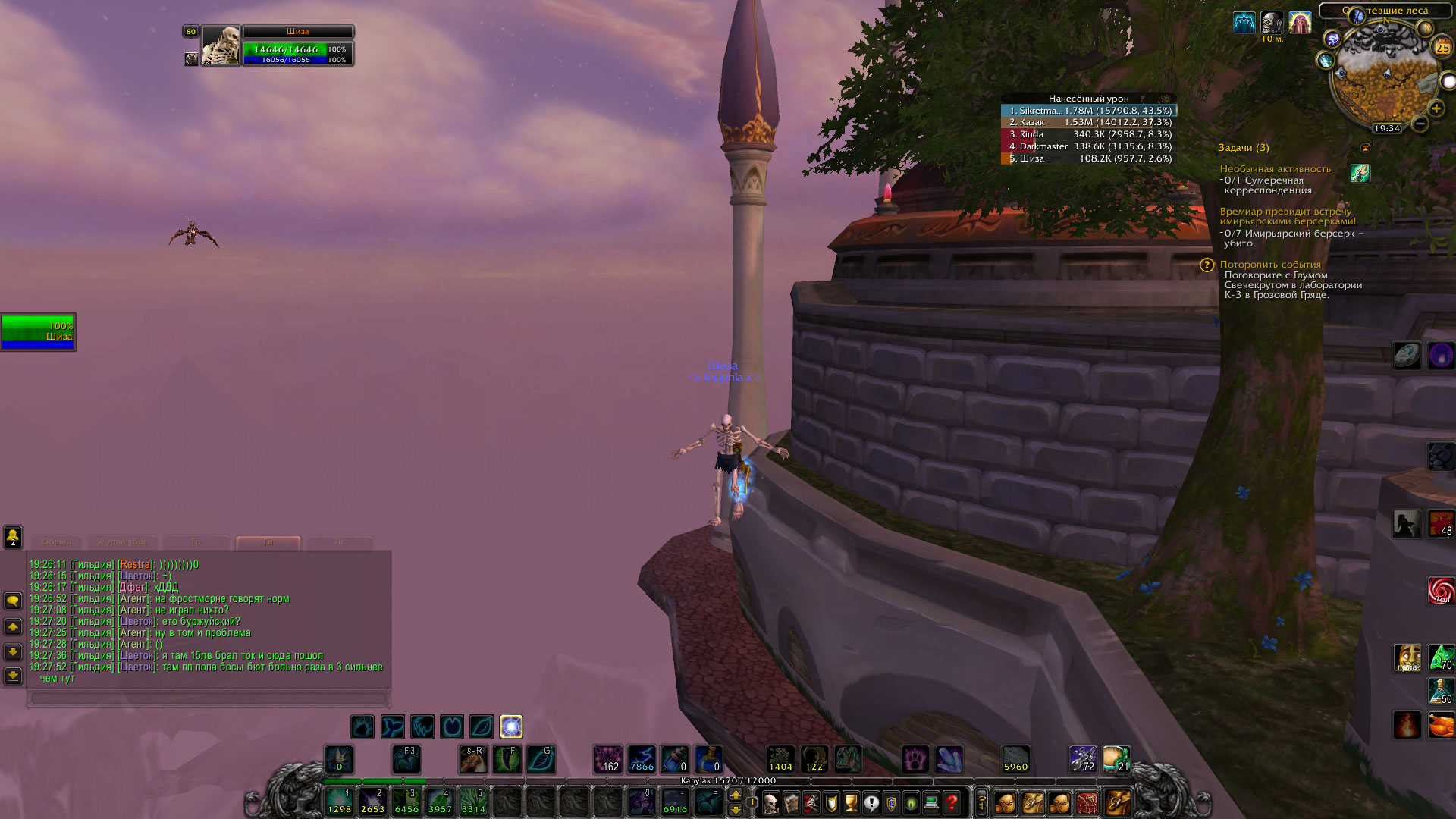Zoom in on the minimap
Screen dimensions: 1456x819
pyautogui.click(x=1436, y=108)
